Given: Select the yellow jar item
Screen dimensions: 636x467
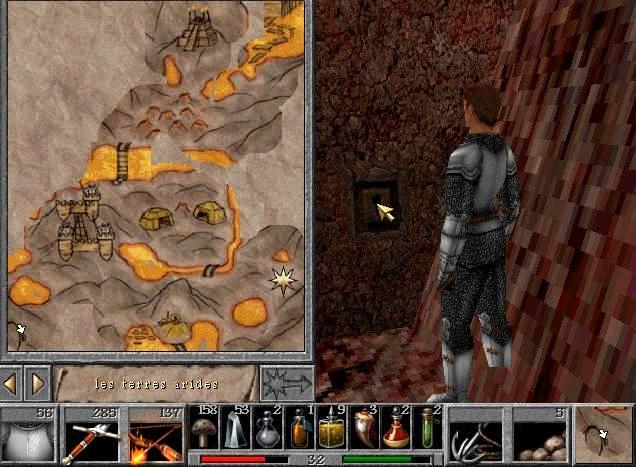Looking at the screenshot, I should (x=332, y=430).
